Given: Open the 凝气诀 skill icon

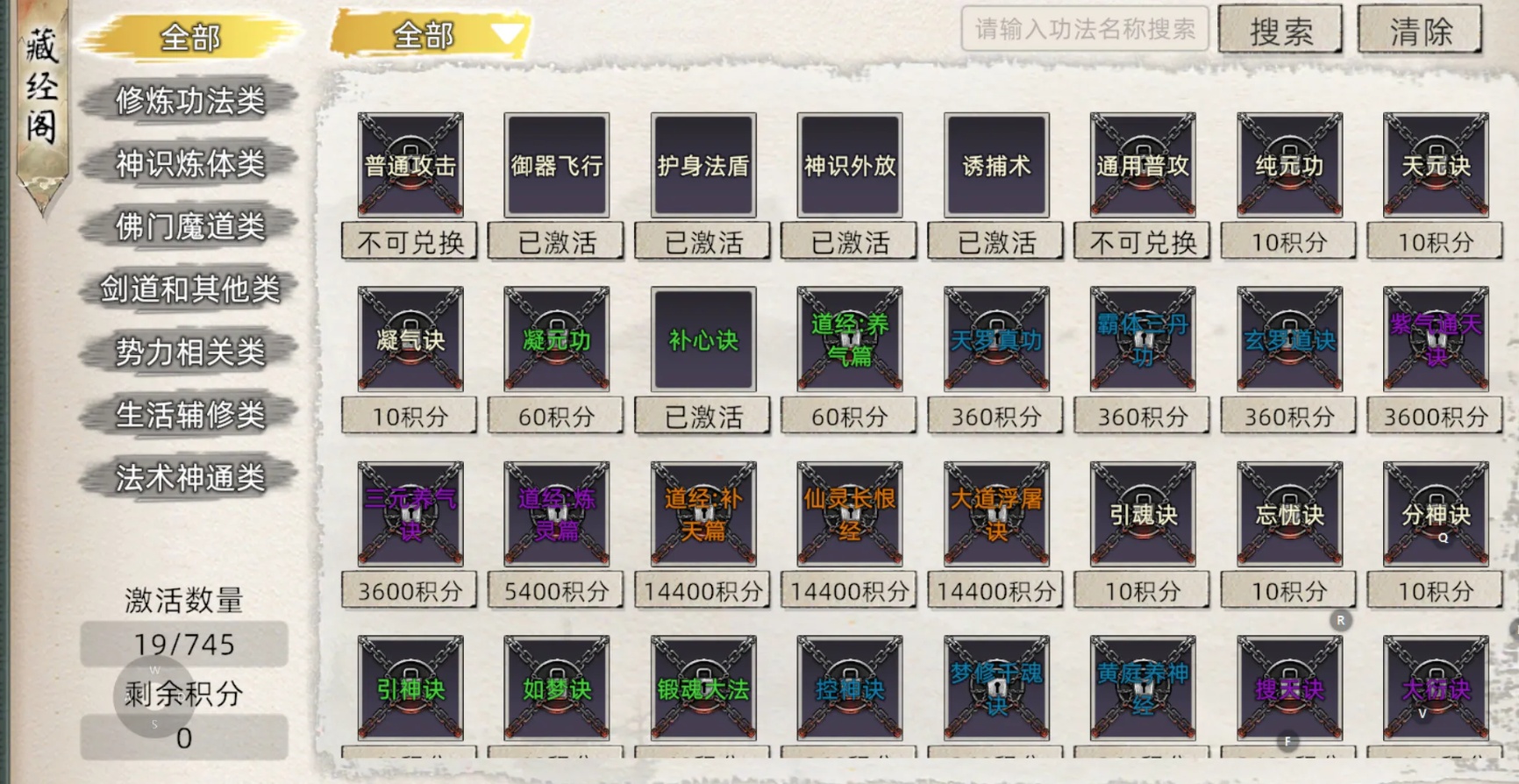Looking at the screenshot, I should pyautogui.click(x=410, y=340).
